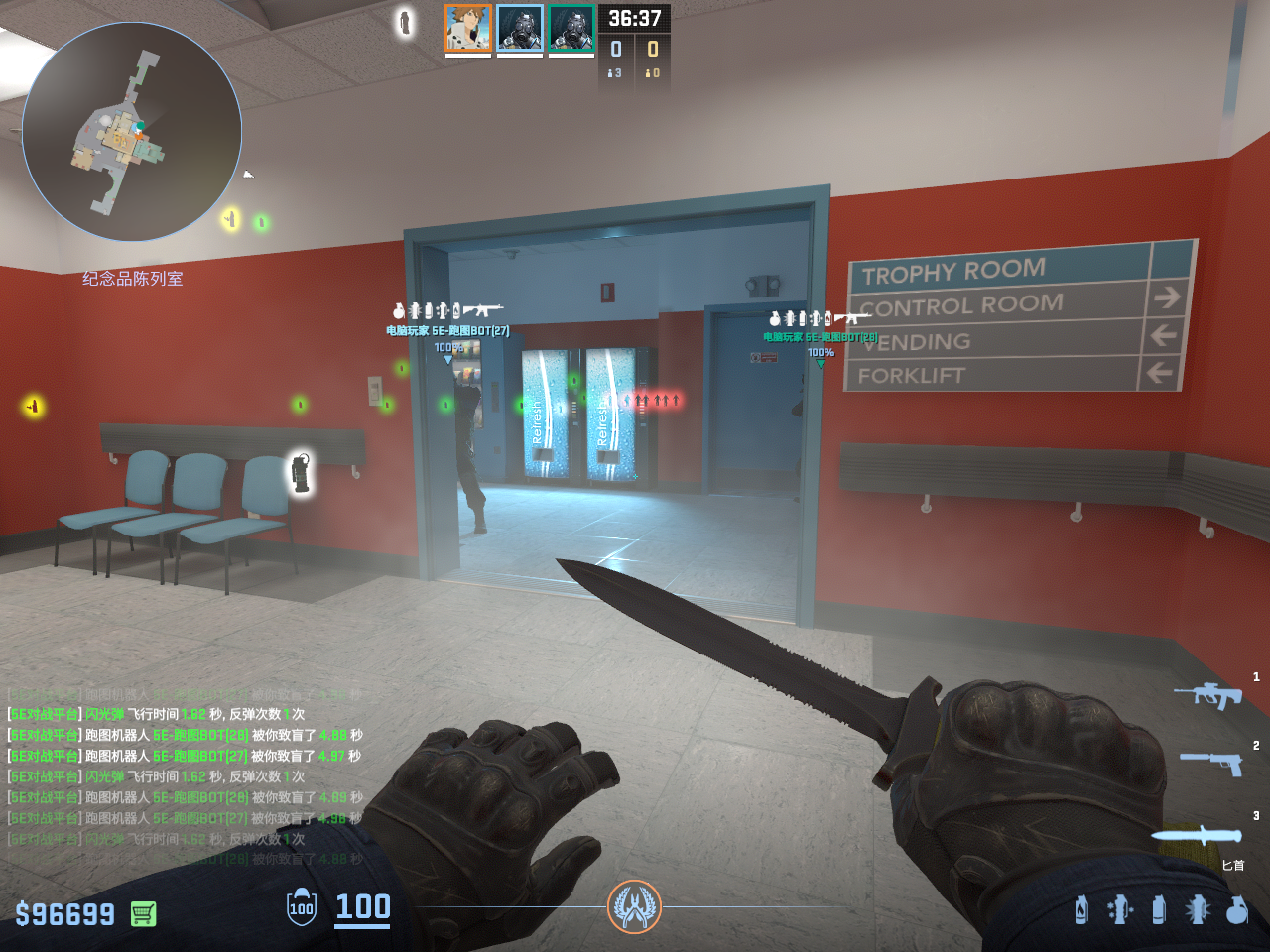Switch to the AUG rifle in slot 1
The width and height of the screenshot is (1270, 952).
click(x=1208, y=694)
